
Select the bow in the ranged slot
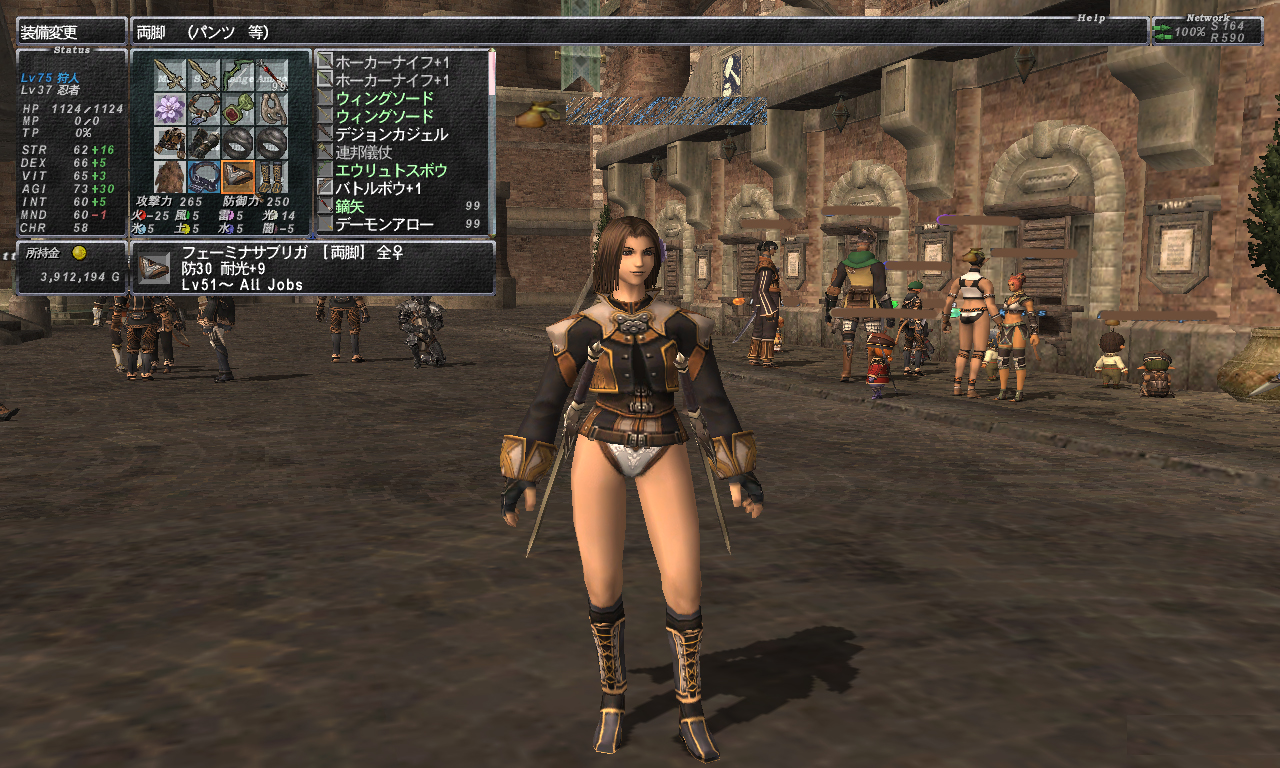(x=237, y=75)
